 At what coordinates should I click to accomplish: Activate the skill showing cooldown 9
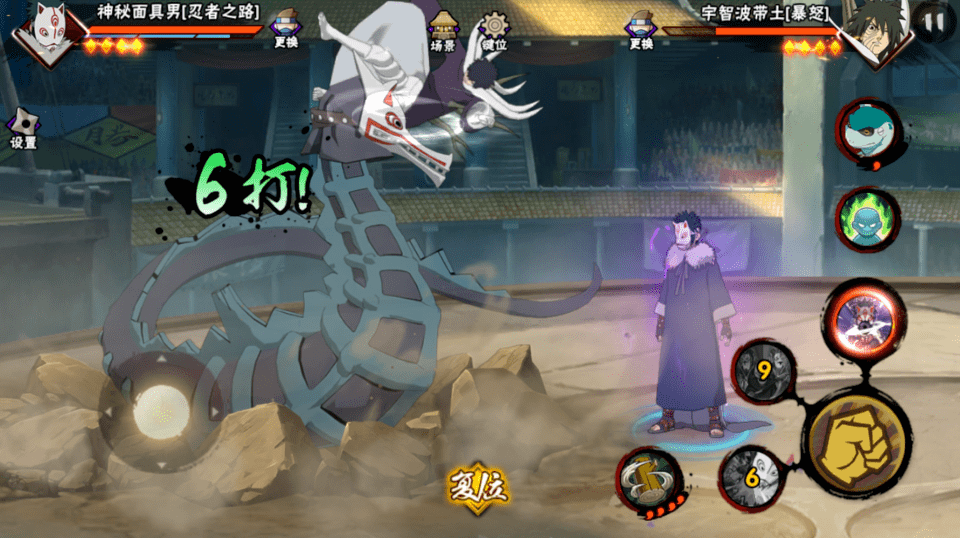pos(764,371)
